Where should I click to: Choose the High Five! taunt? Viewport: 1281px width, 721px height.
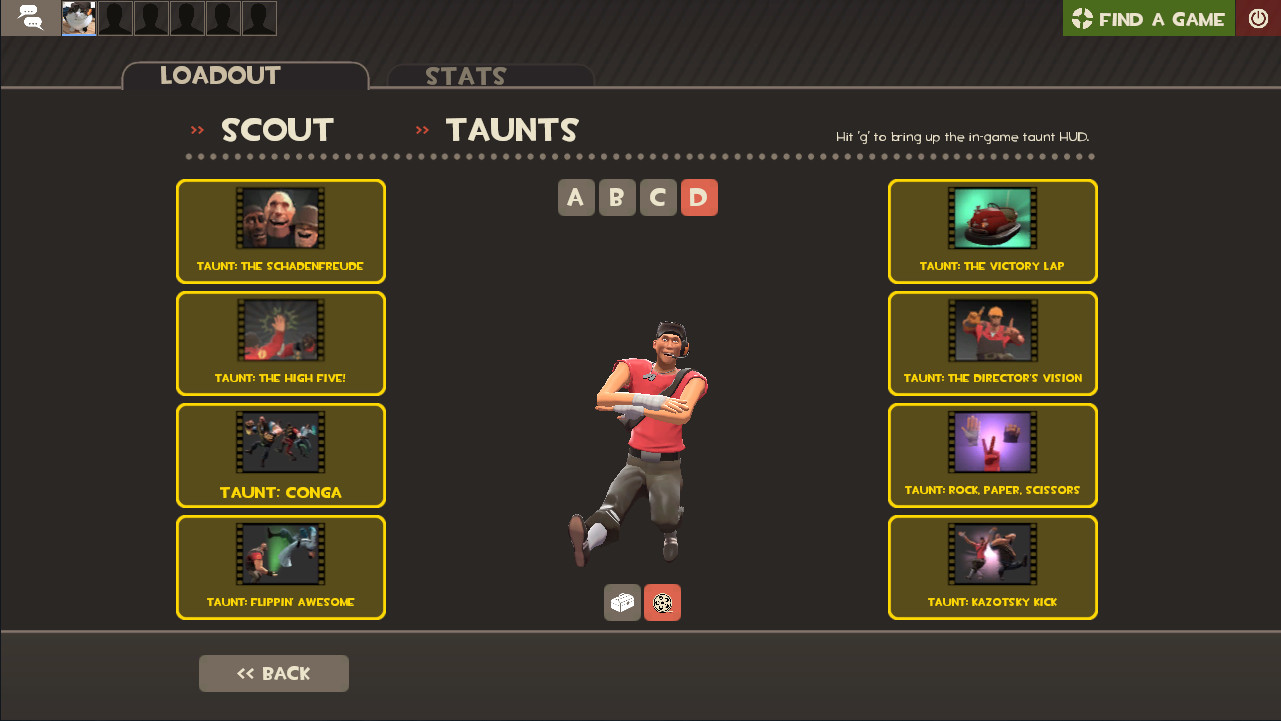pyautogui.click(x=280, y=343)
